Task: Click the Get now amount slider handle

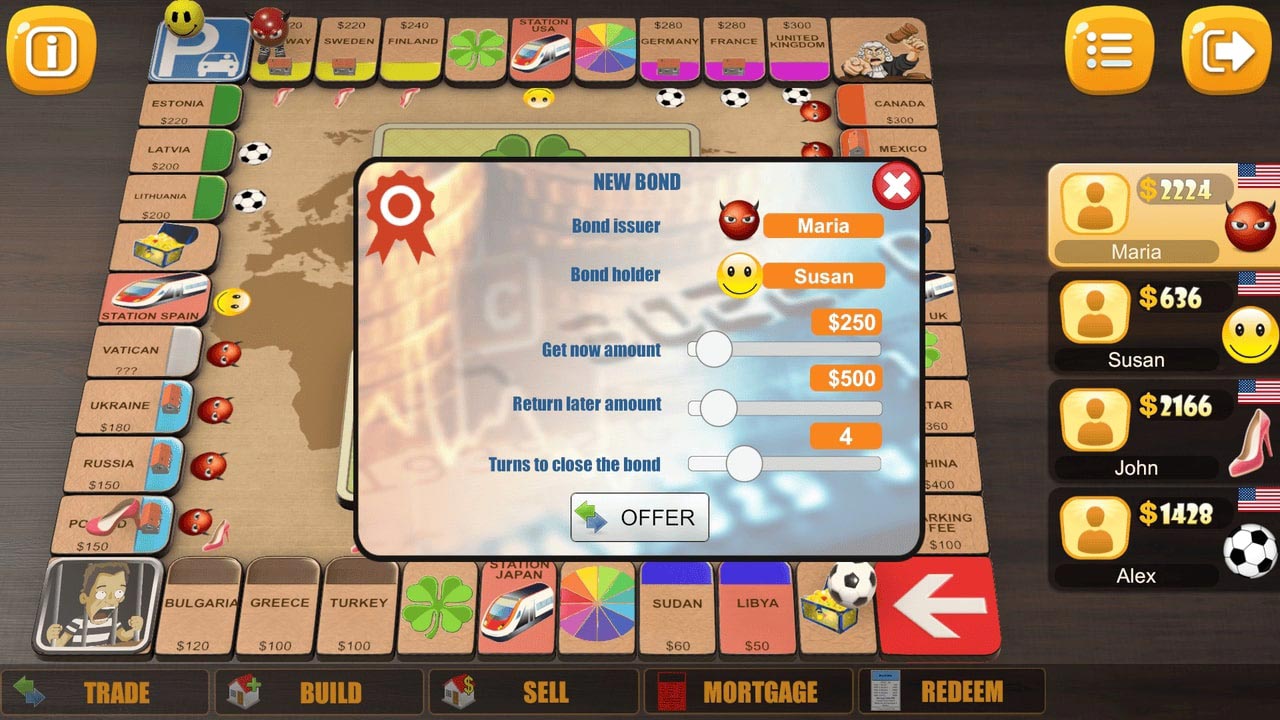Action: coord(713,350)
